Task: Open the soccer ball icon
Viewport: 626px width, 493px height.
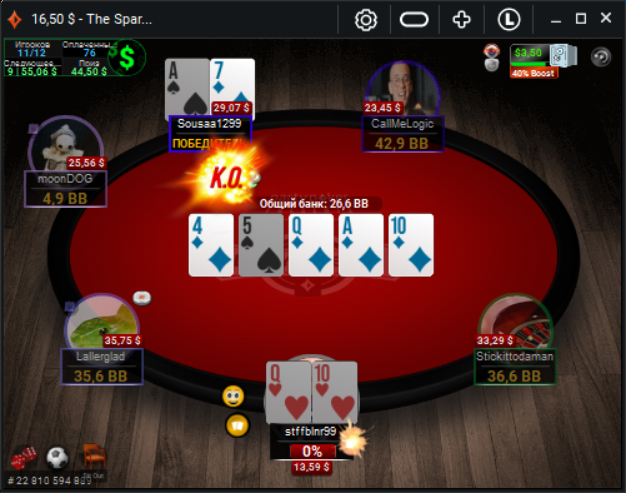Action: tap(57, 458)
